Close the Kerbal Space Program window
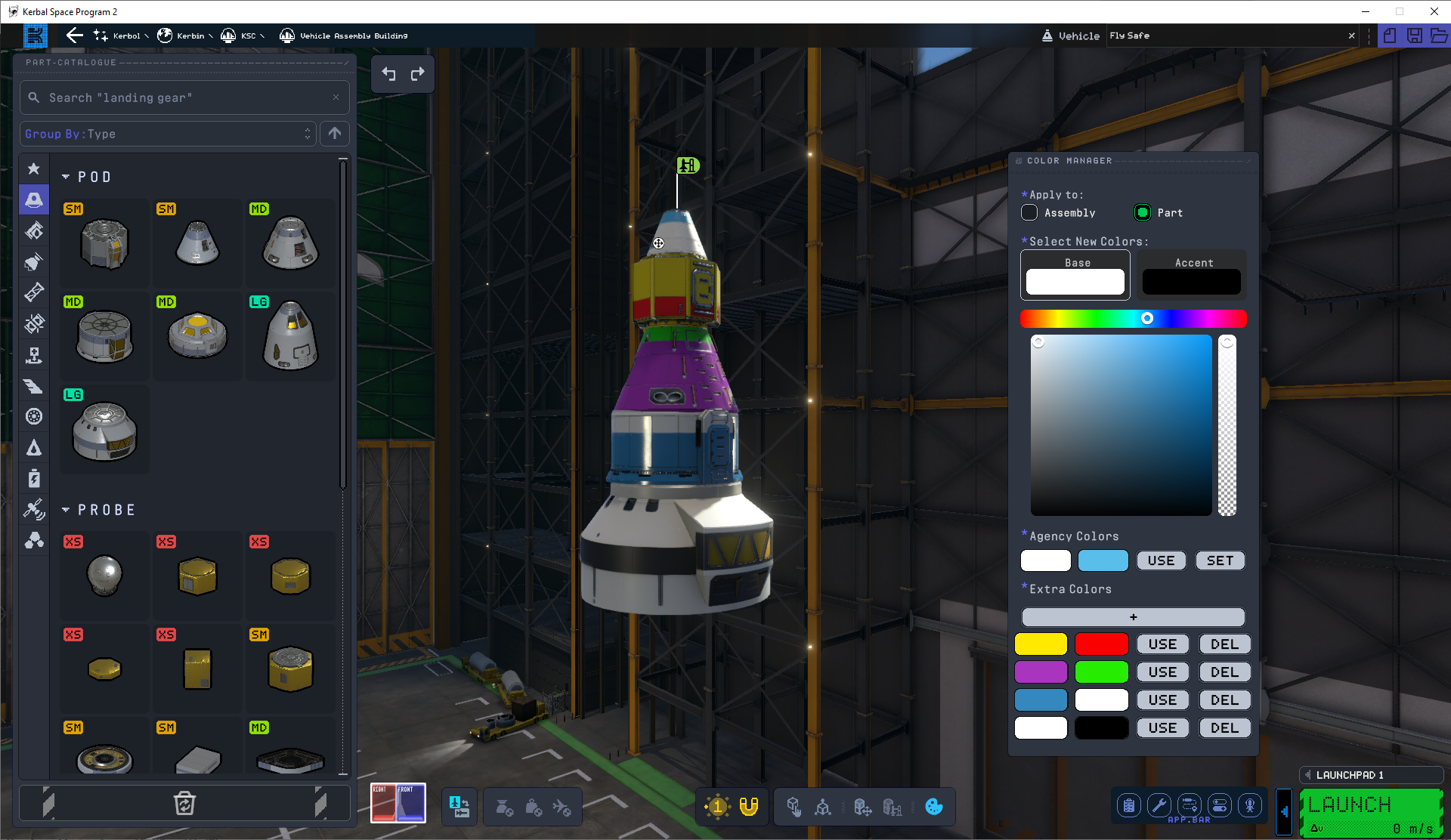This screenshot has height=840, width=1451. [x=1434, y=11]
